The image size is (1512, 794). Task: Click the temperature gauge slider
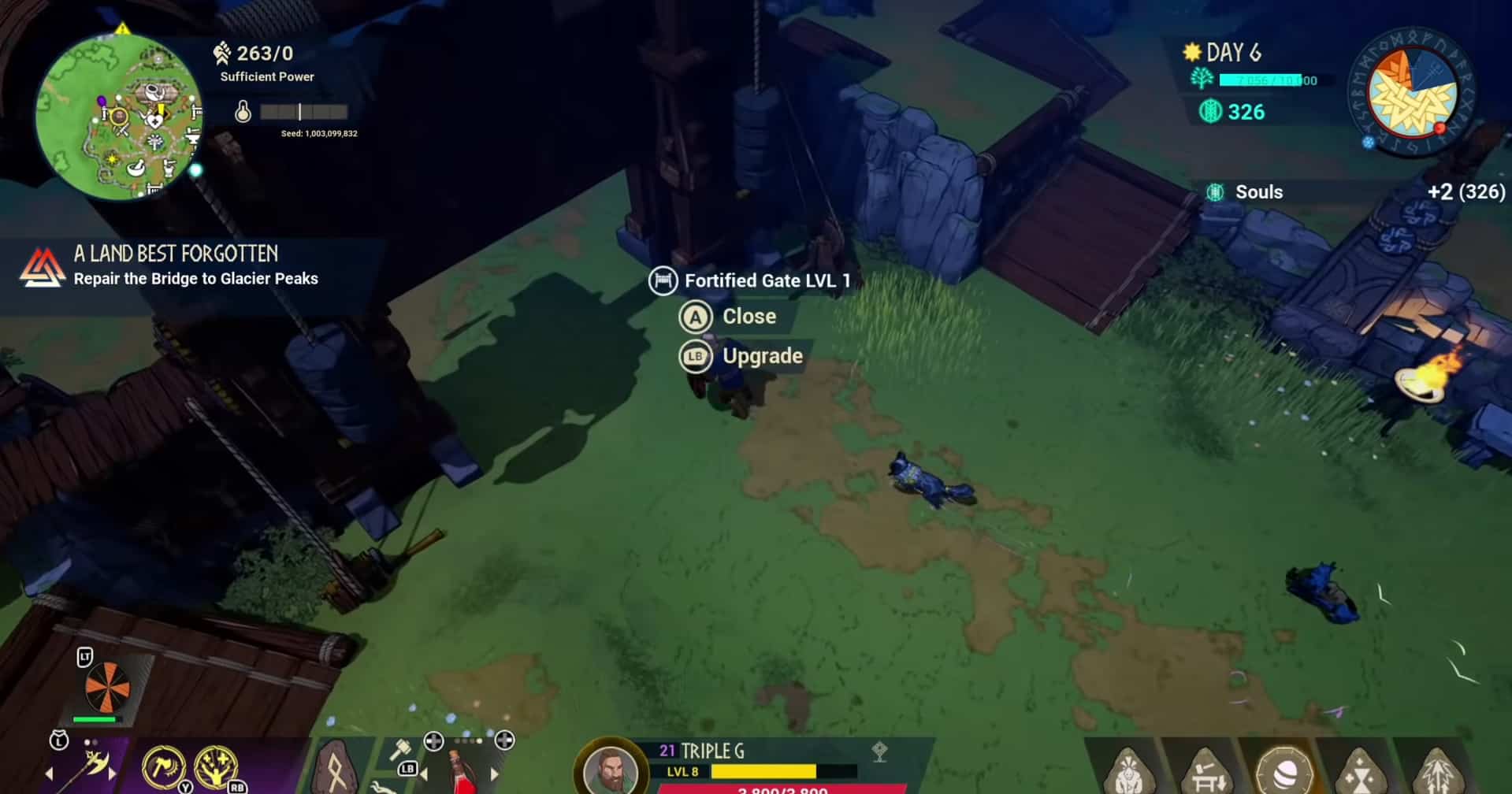pyautogui.click(x=300, y=112)
